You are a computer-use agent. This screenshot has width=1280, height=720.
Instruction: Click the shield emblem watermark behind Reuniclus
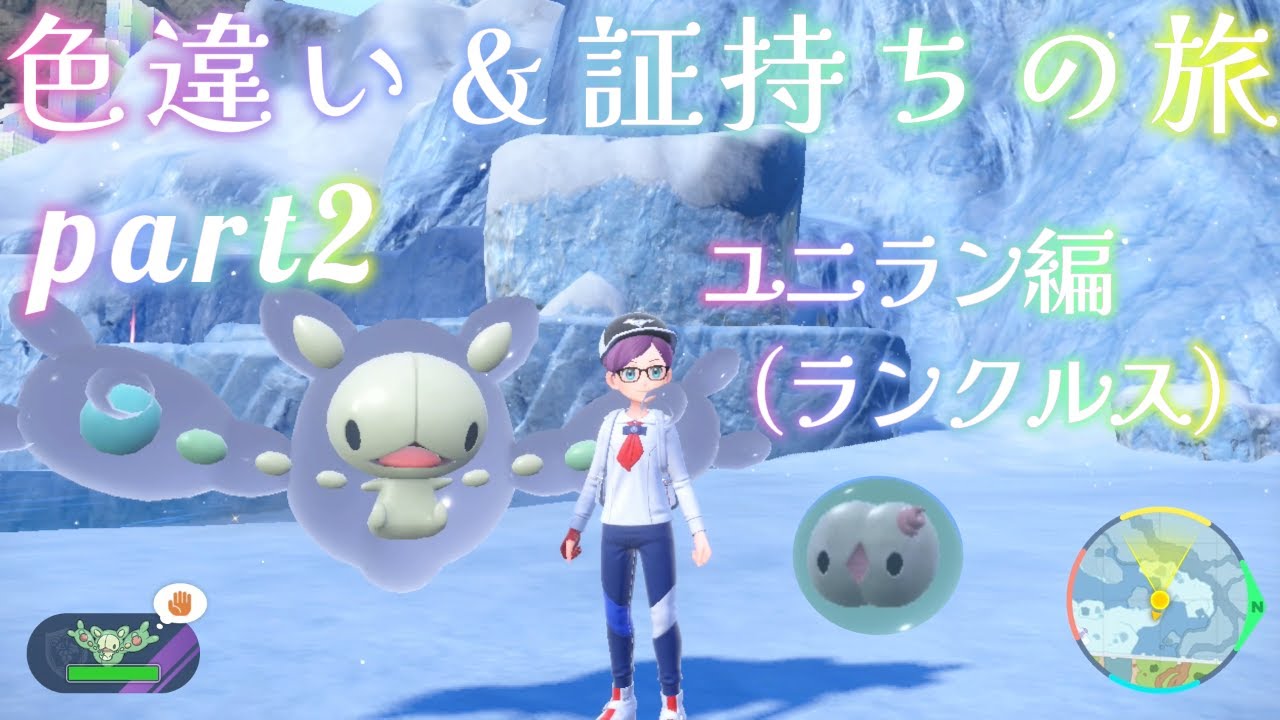60,648
